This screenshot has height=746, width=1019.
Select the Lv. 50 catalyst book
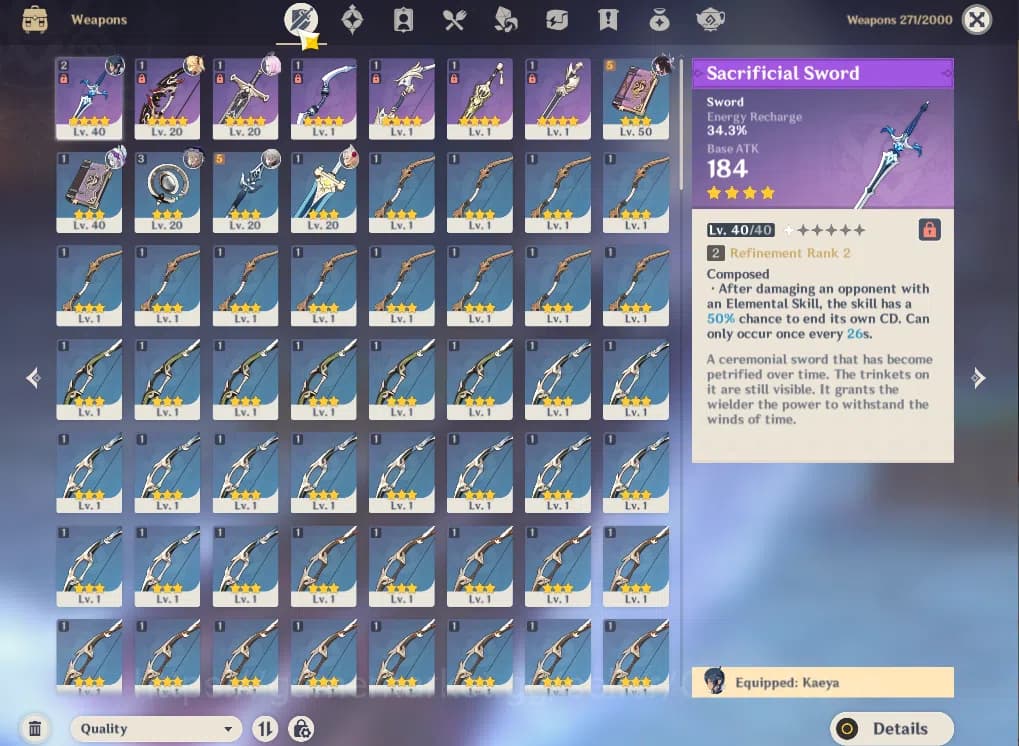pos(636,97)
